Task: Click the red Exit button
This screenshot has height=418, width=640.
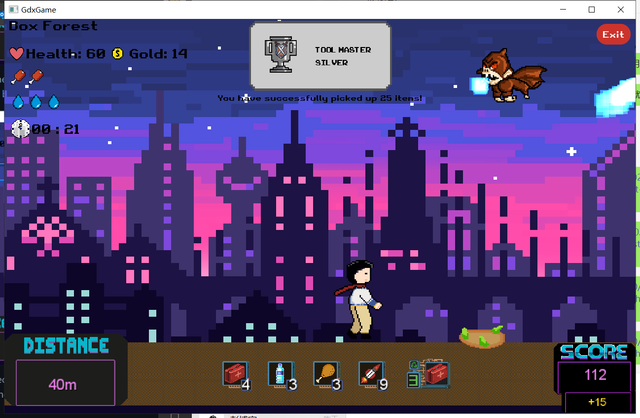Action: tap(612, 35)
